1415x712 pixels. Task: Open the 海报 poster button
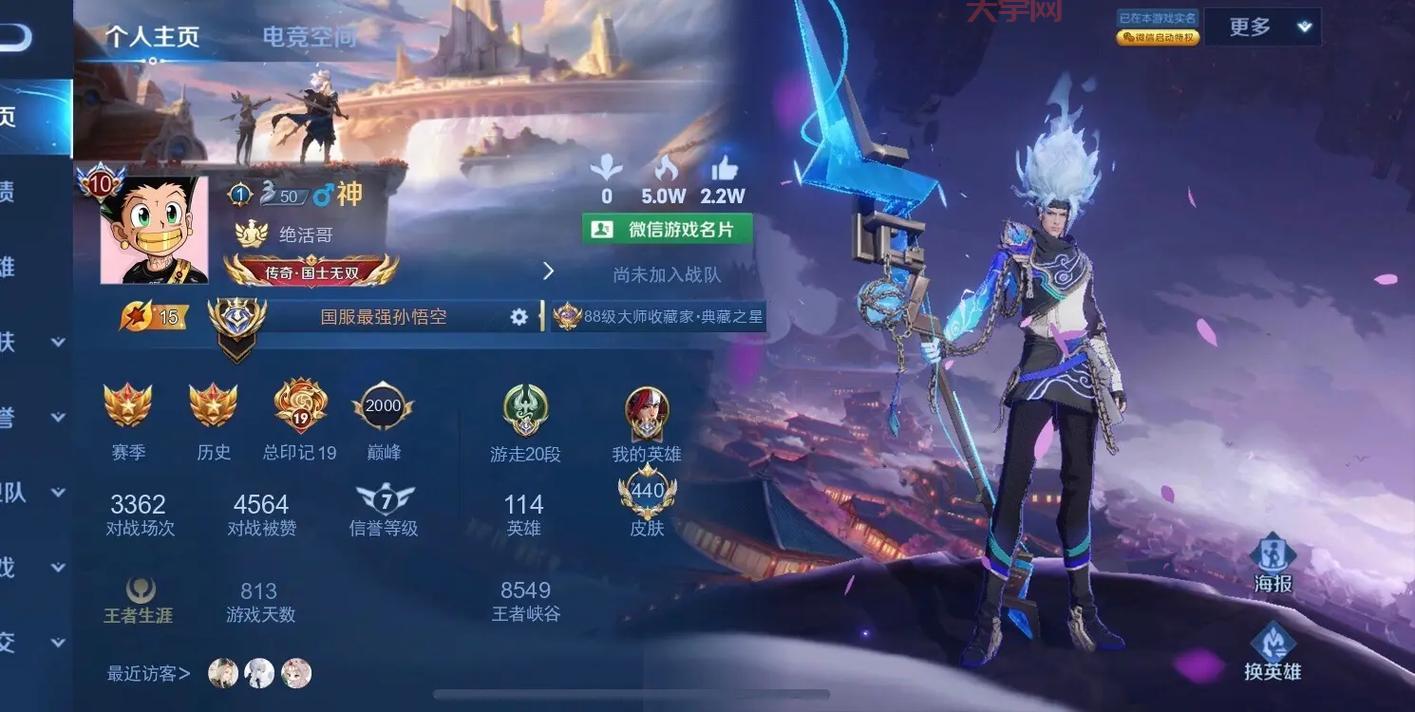click(x=1272, y=563)
